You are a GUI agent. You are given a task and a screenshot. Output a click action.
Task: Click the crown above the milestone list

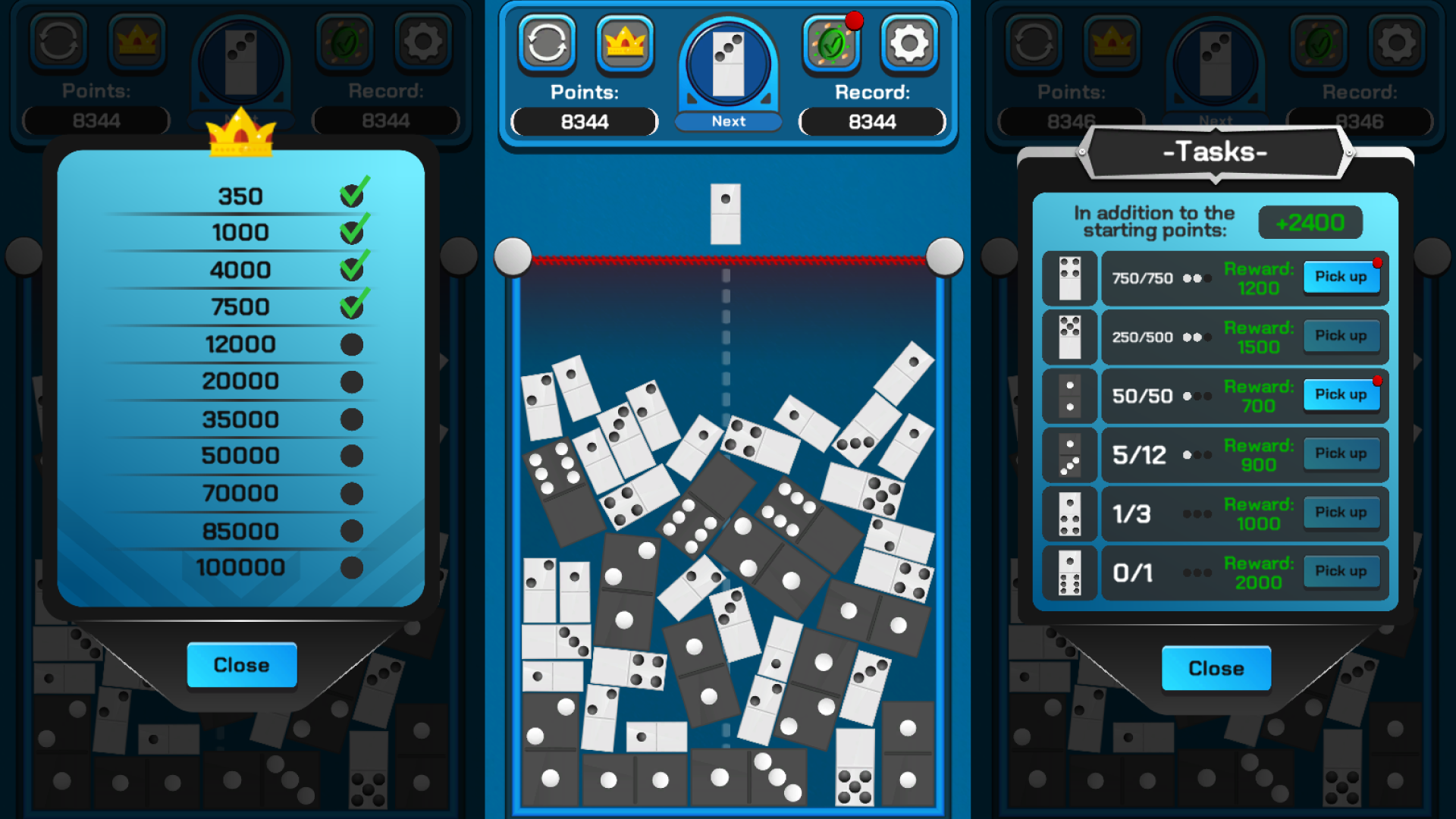click(241, 136)
